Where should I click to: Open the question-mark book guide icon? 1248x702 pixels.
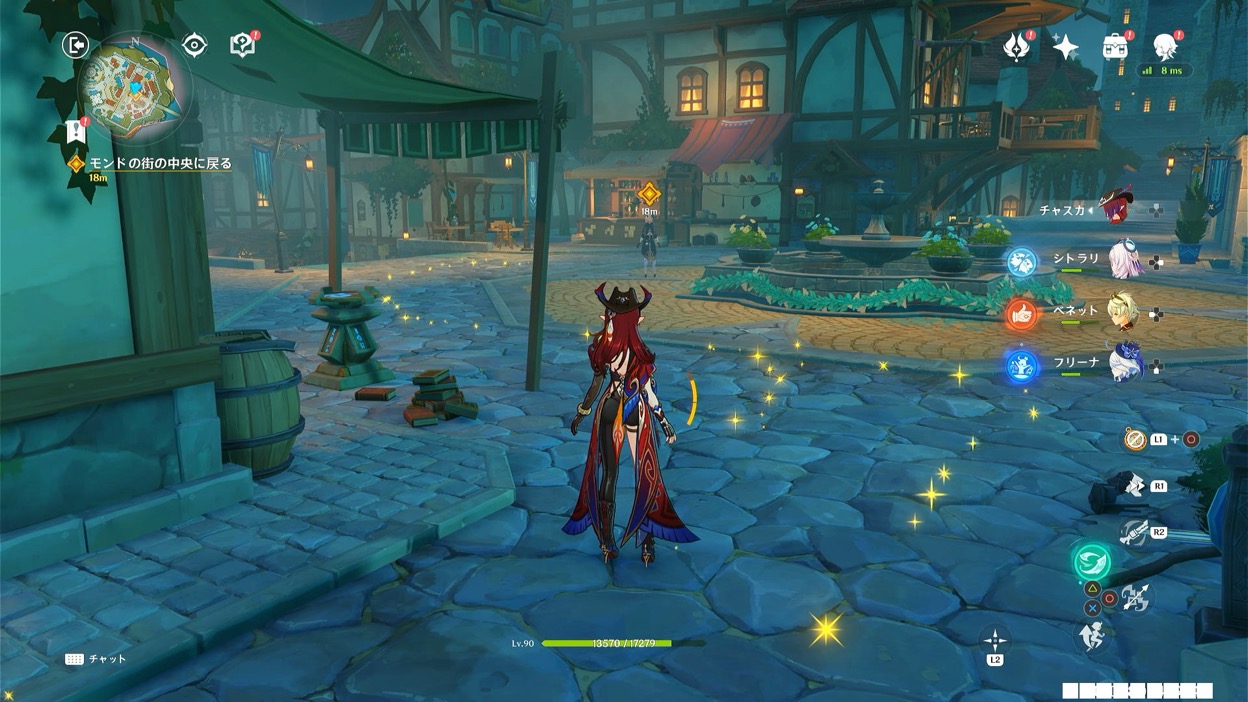[242, 45]
